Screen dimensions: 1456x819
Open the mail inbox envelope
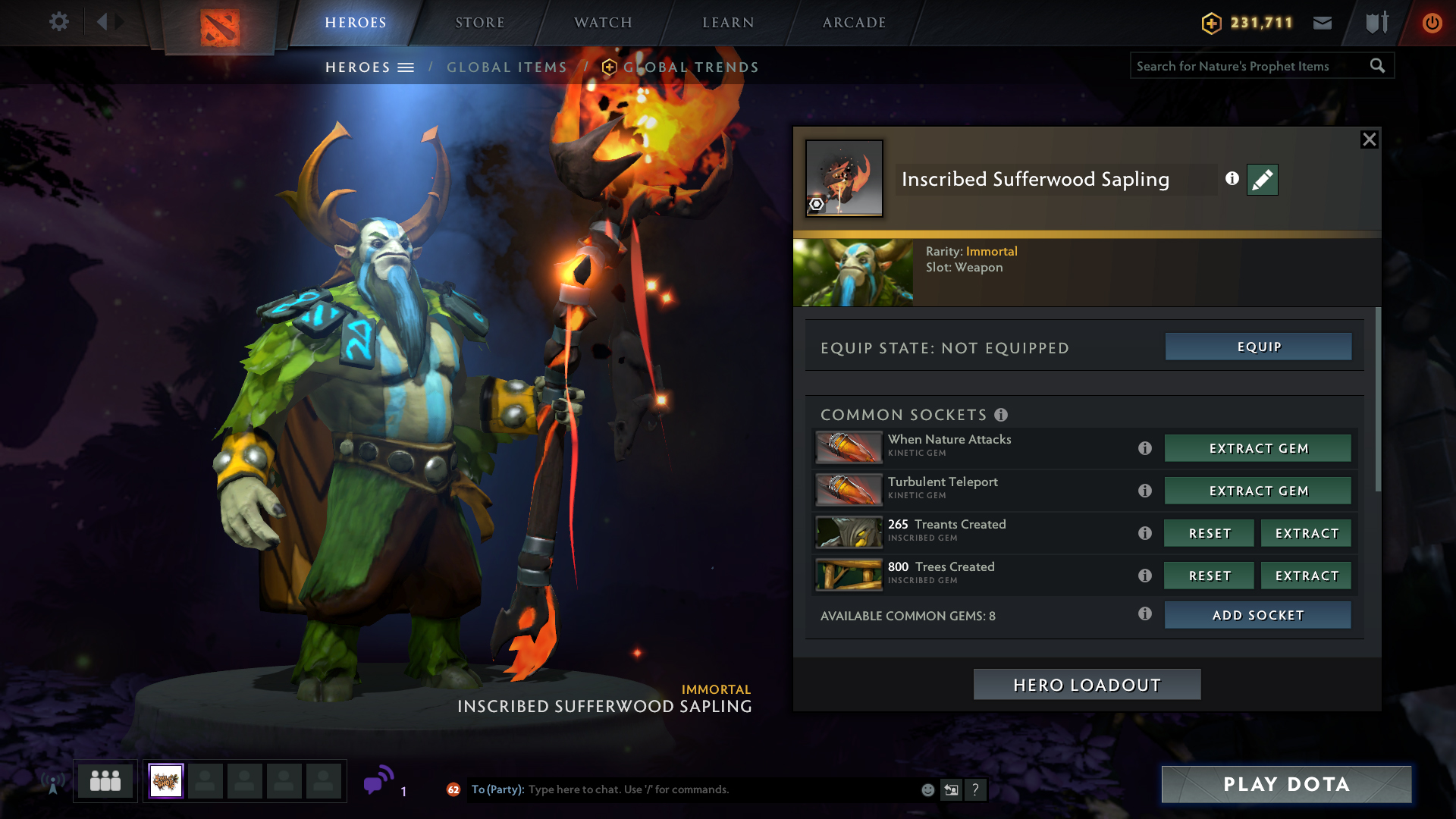[x=1323, y=23]
